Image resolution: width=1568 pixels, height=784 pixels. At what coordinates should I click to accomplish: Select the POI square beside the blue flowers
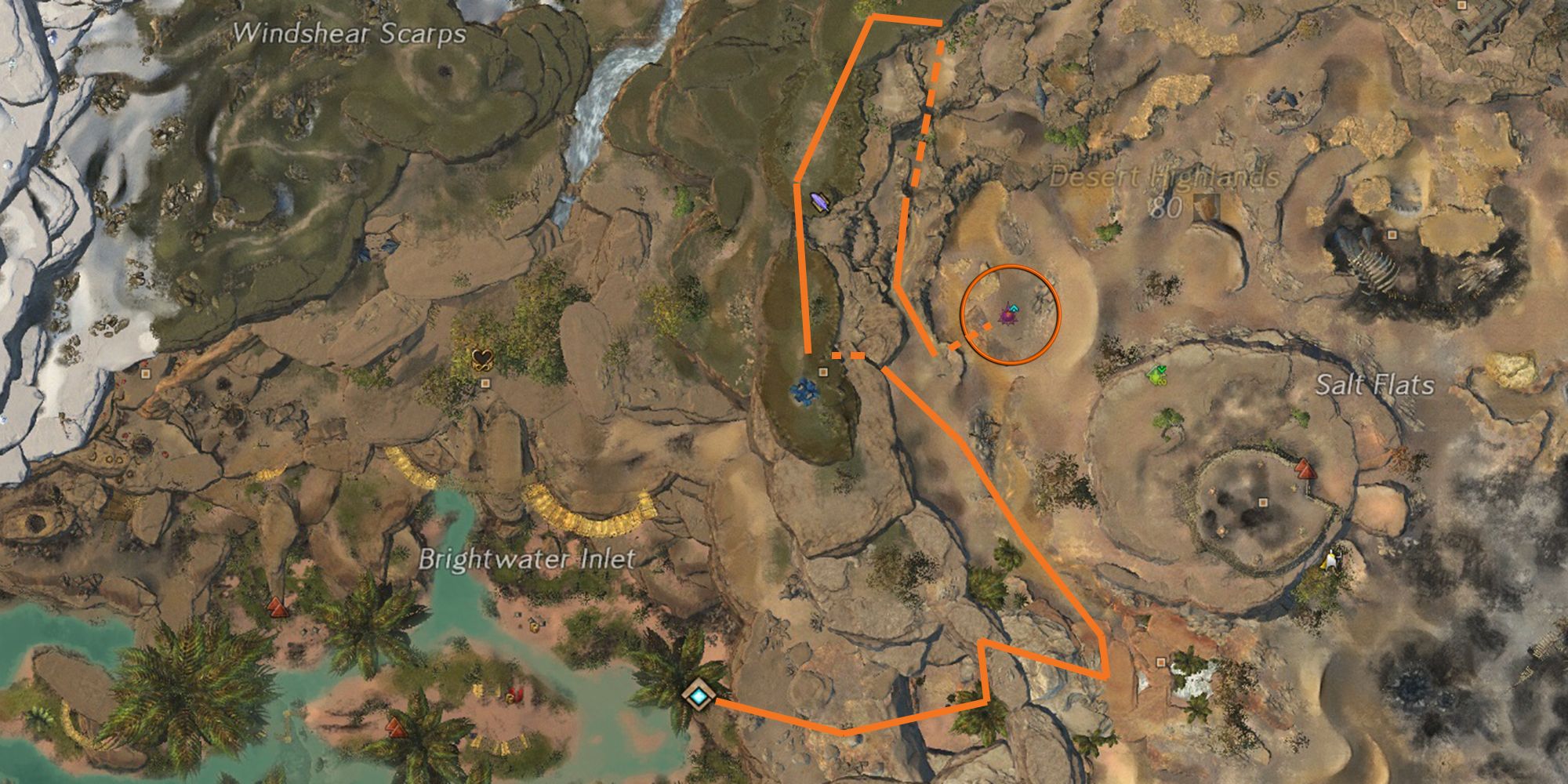(x=823, y=372)
